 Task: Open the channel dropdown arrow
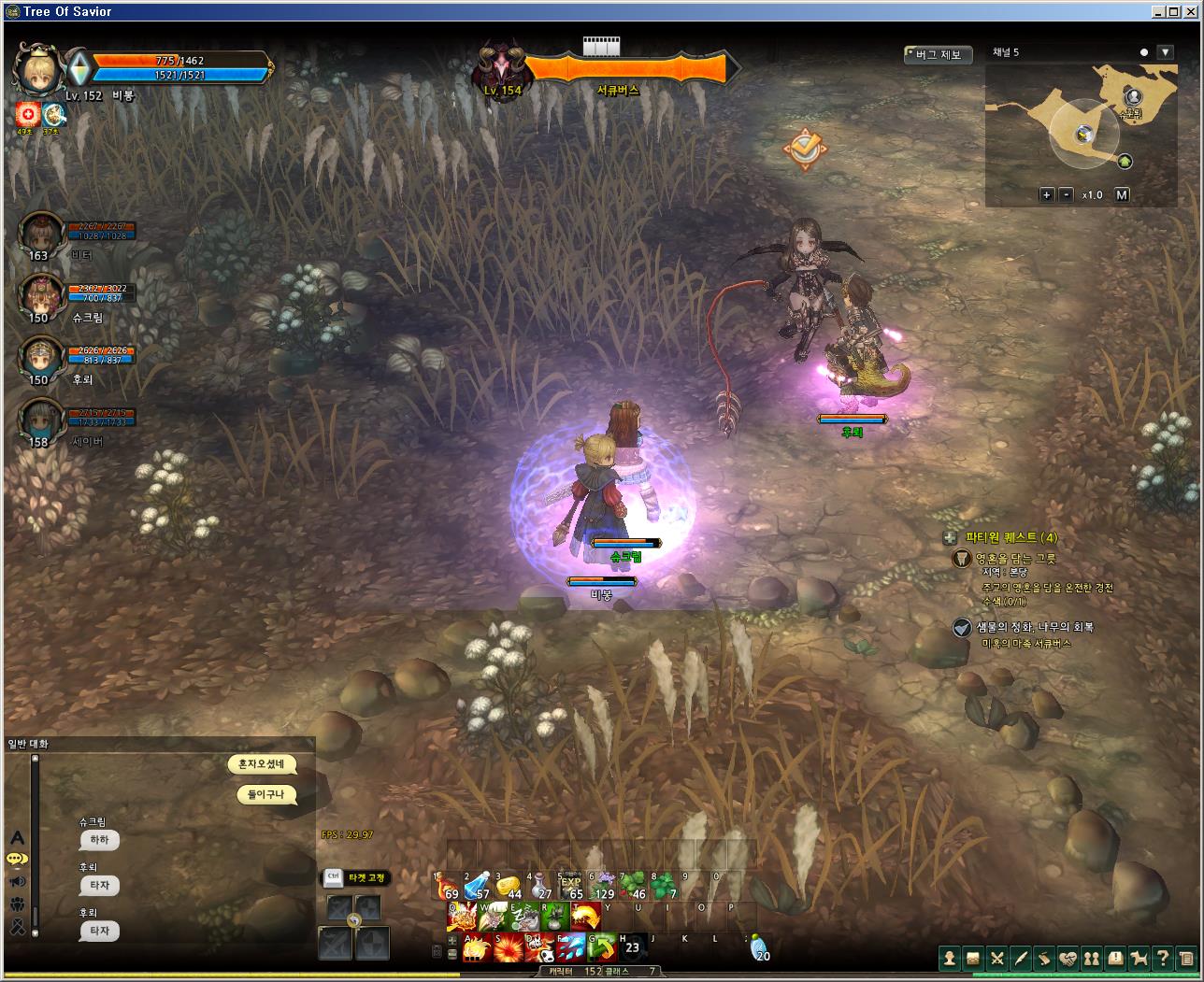(1165, 52)
